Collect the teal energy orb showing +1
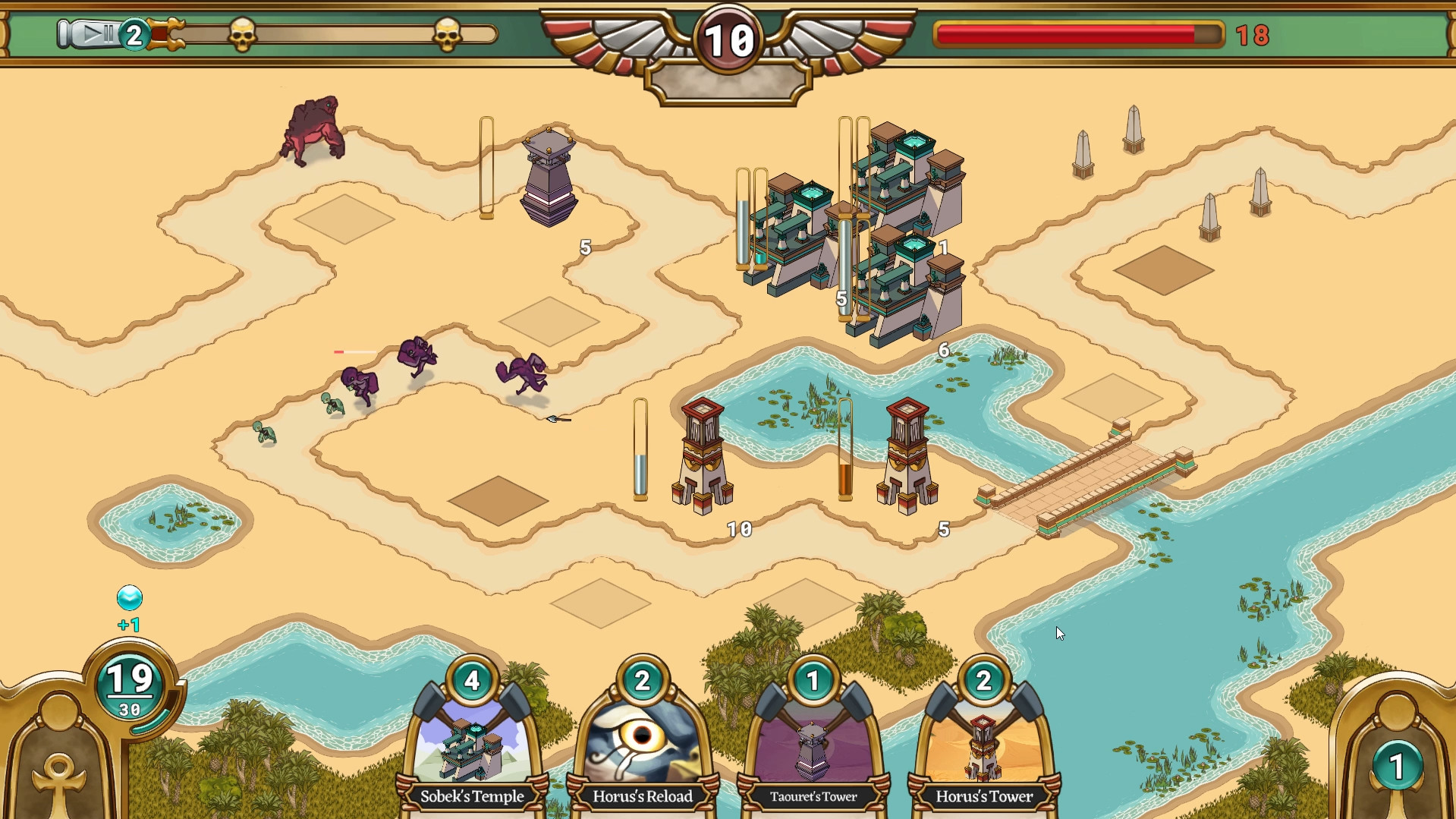The width and height of the screenshot is (1456, 819). pyautogui.click(x=129, y=599)
